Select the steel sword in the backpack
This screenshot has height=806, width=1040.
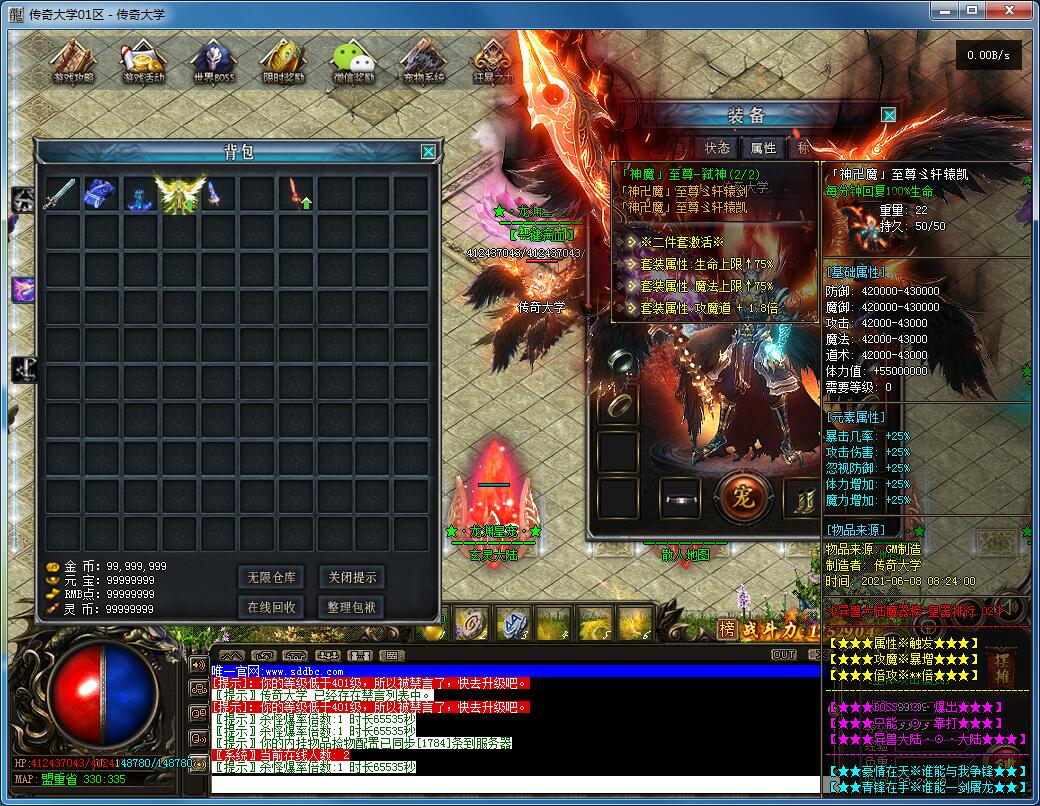coord(59,194)
